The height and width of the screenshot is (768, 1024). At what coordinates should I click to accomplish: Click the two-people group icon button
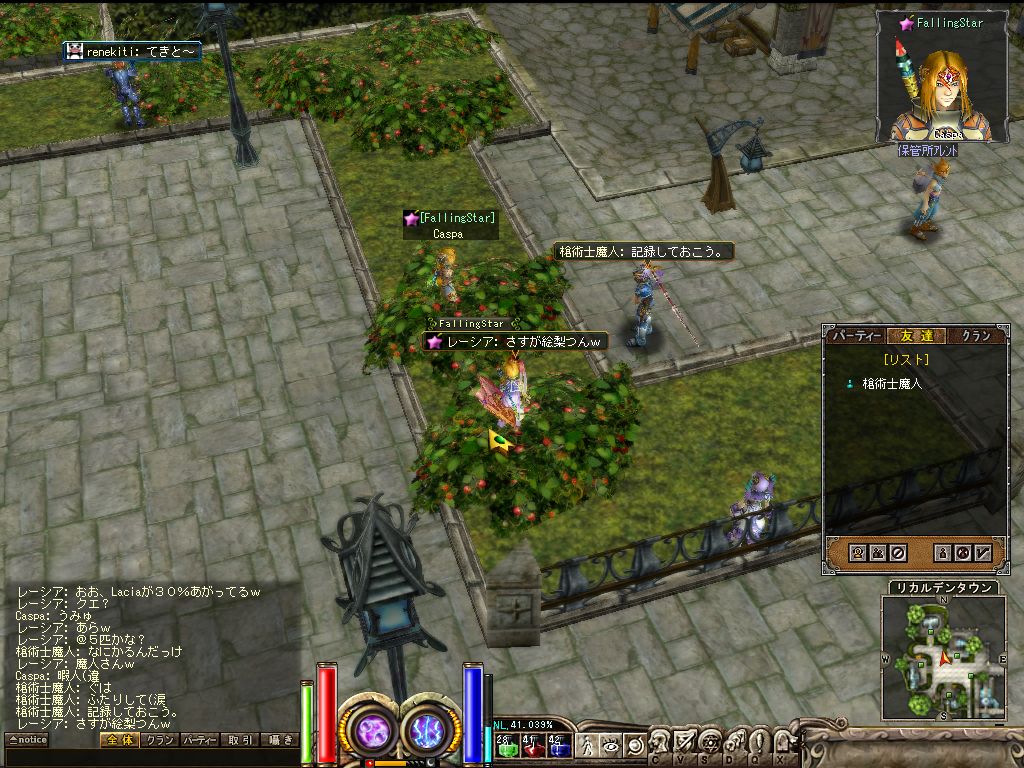[x=878, y=552]
